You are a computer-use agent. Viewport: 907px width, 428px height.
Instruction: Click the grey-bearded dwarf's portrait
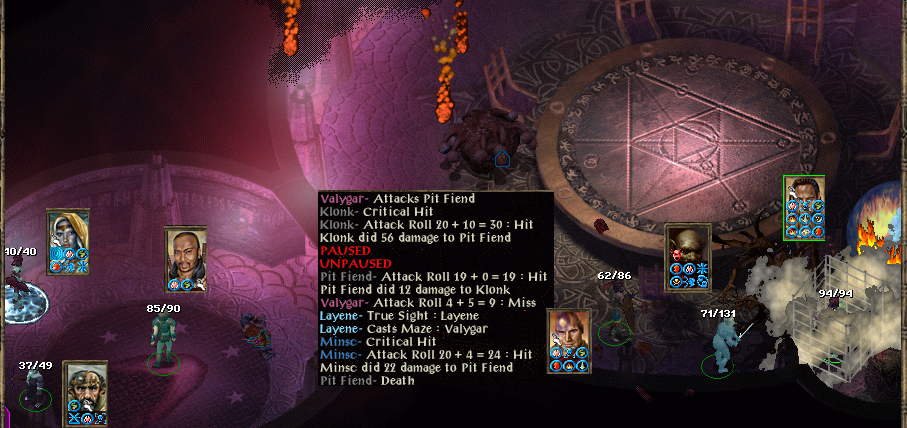pyautogui.click(x=85, y=381)
